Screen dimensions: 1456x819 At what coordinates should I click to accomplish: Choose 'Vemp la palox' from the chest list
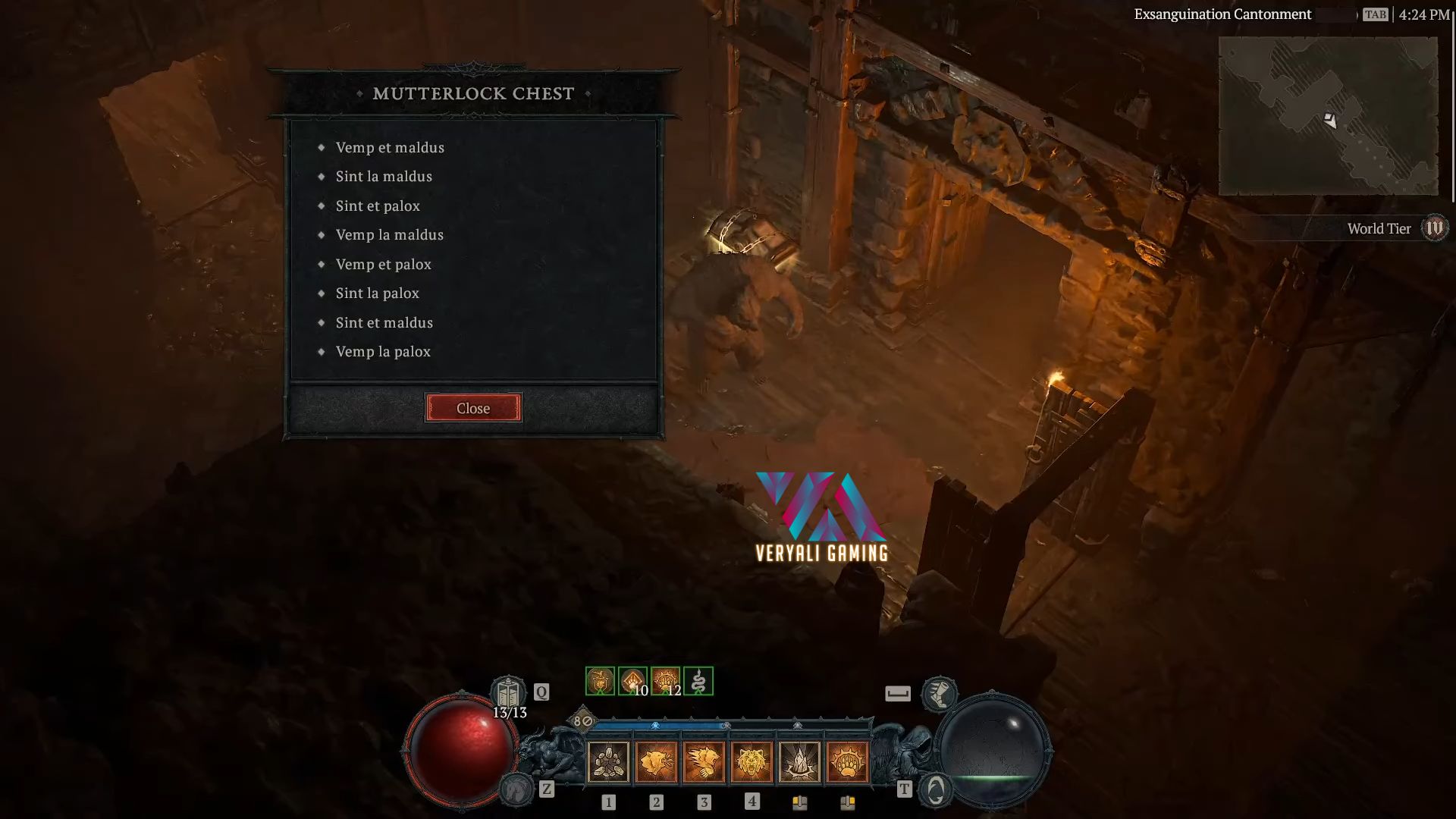(x=383, y=351)
